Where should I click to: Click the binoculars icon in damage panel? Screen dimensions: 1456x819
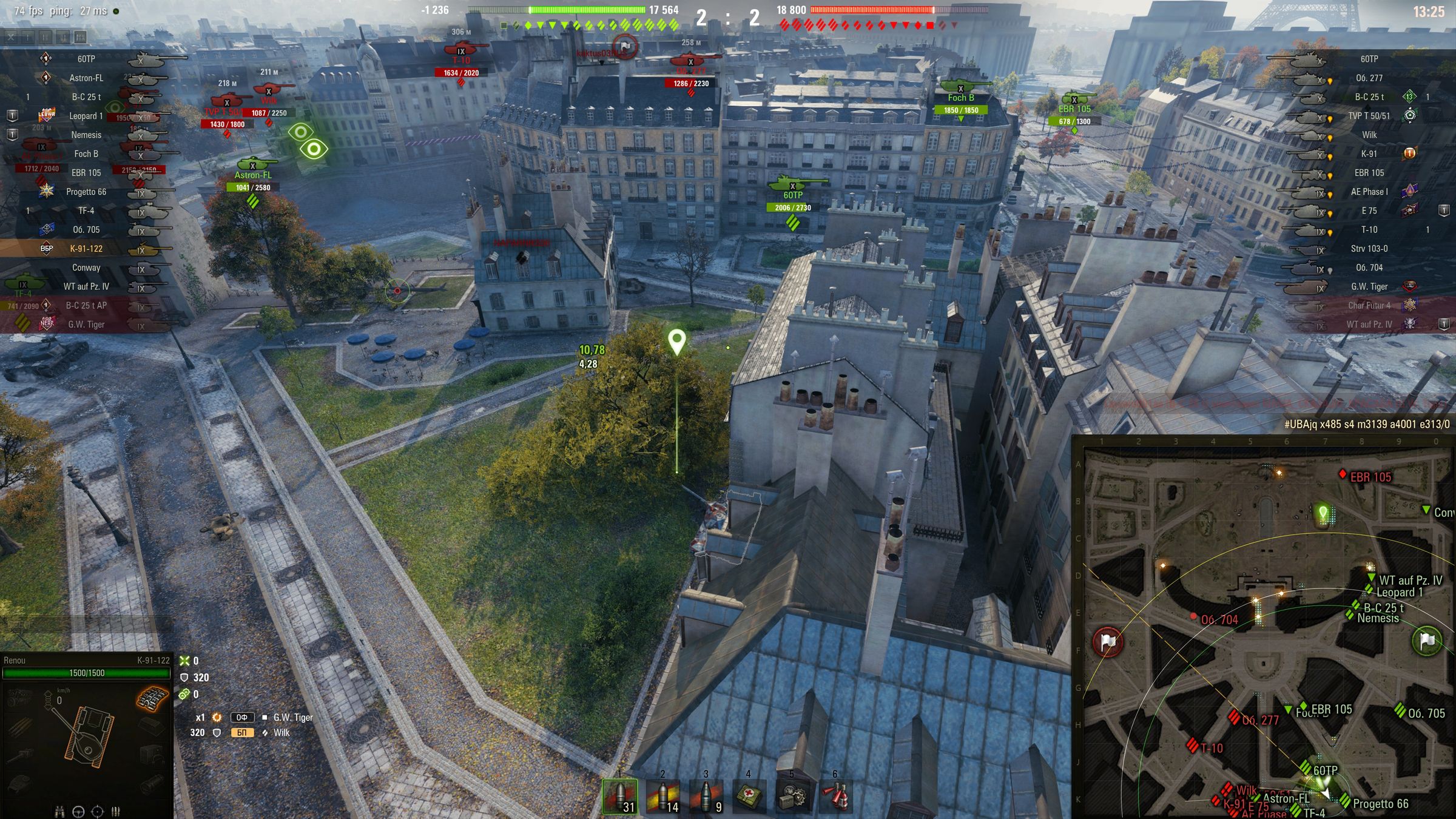click(x=59, y=811)
